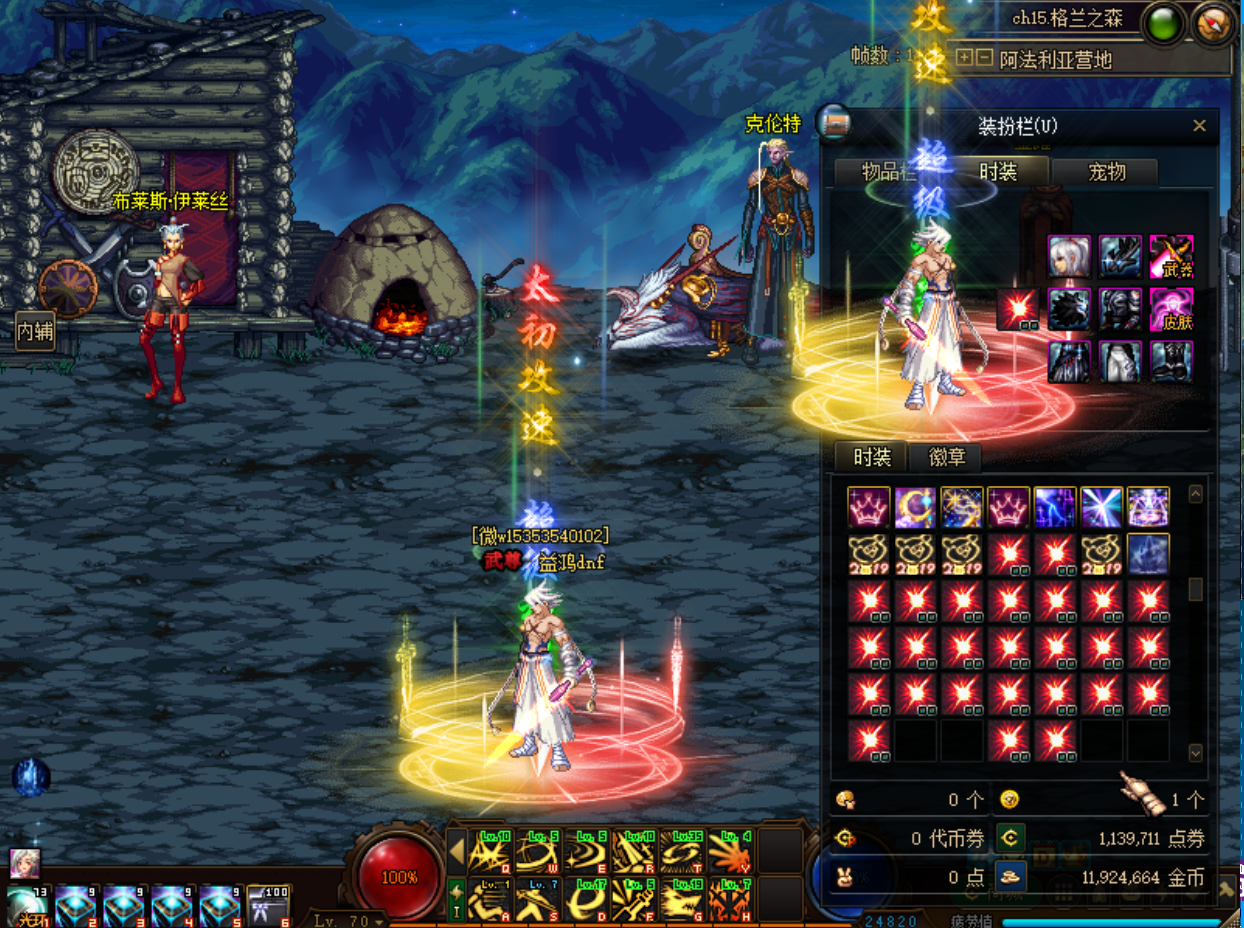Open the treasure chest icon beside 装扮栏

tap(834, 122)
